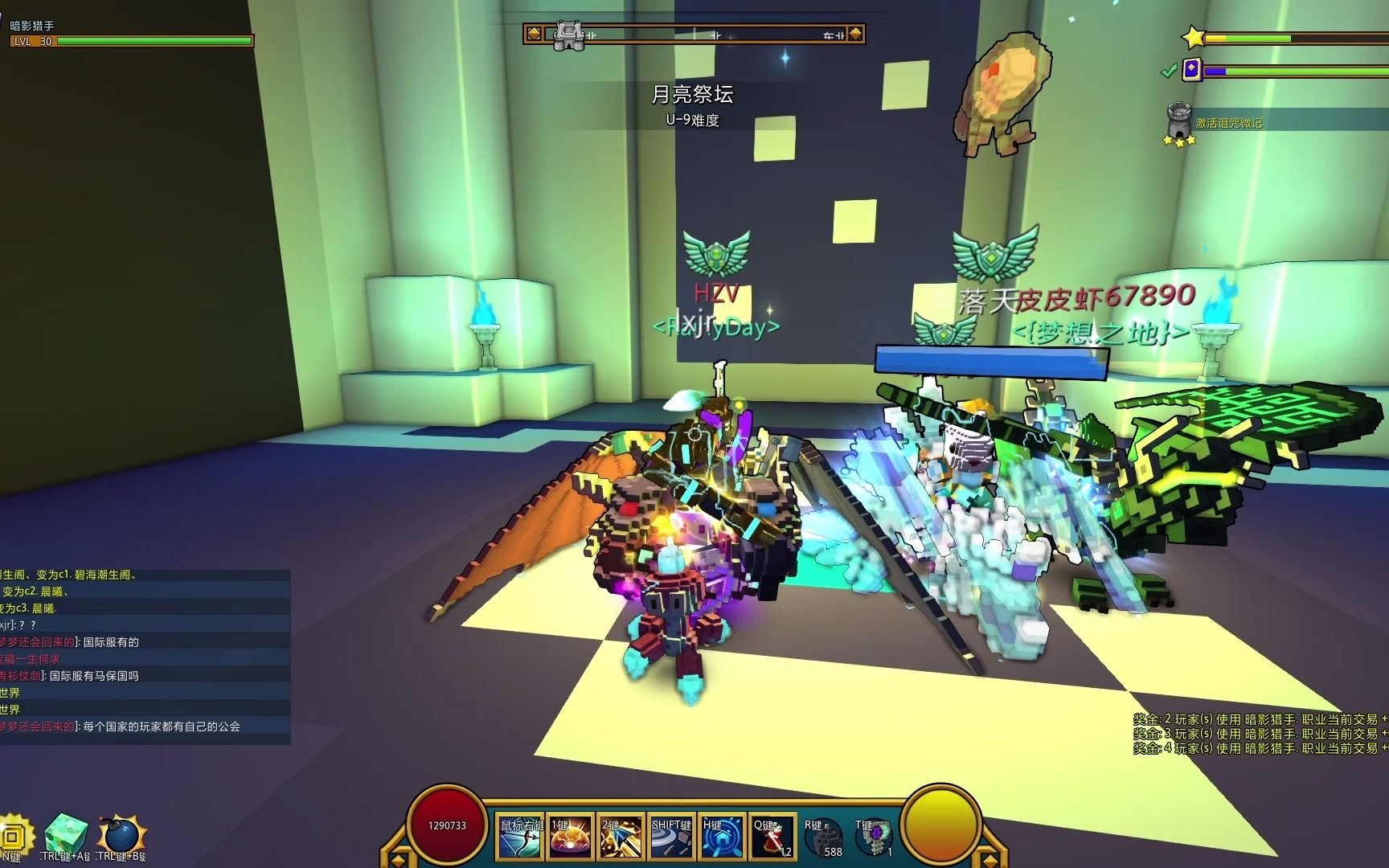Trigger the golden arrow ability in slot 2
The image size is (1389, 868).
pos(621,837)
